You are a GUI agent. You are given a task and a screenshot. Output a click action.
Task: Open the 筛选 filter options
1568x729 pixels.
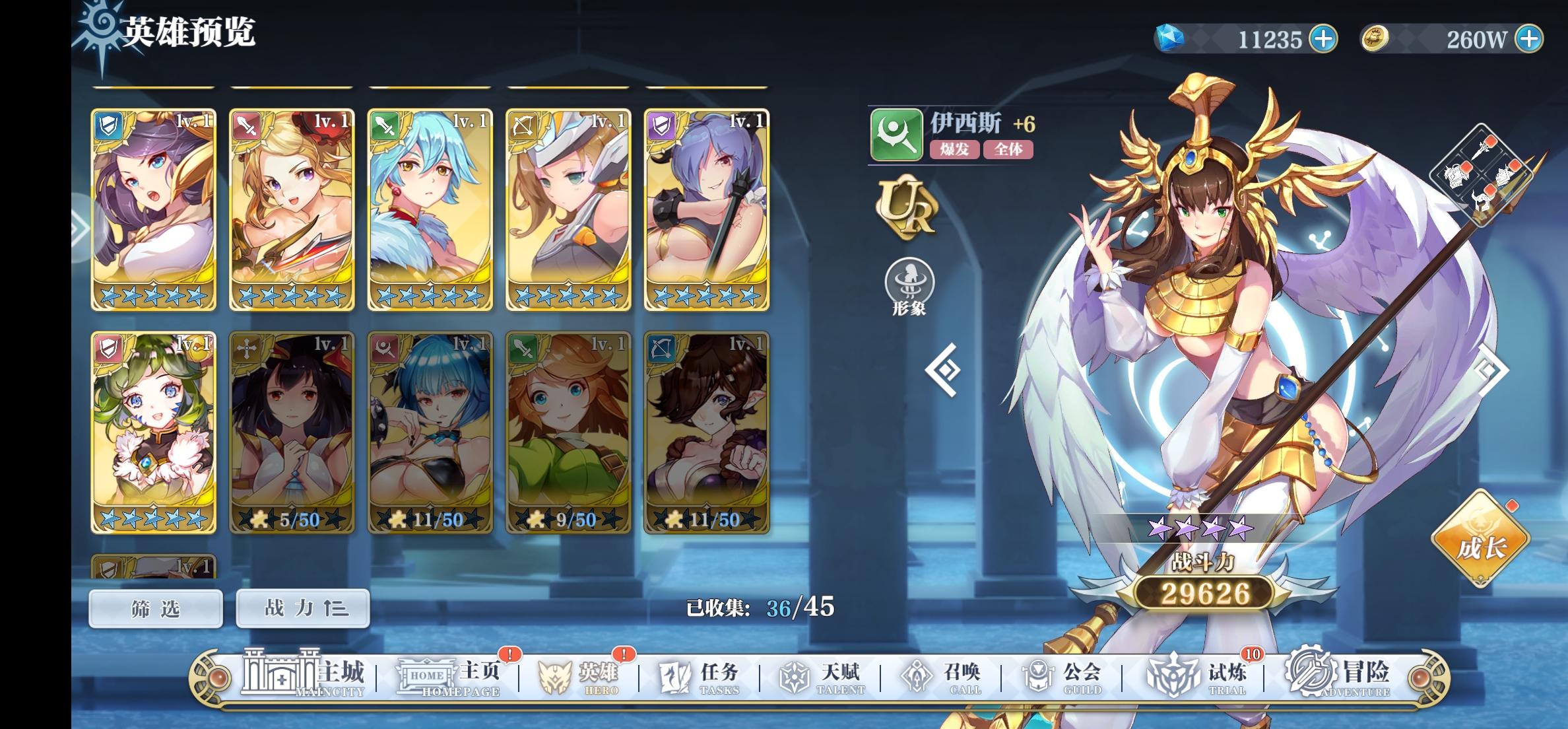(x=155, y=608)
